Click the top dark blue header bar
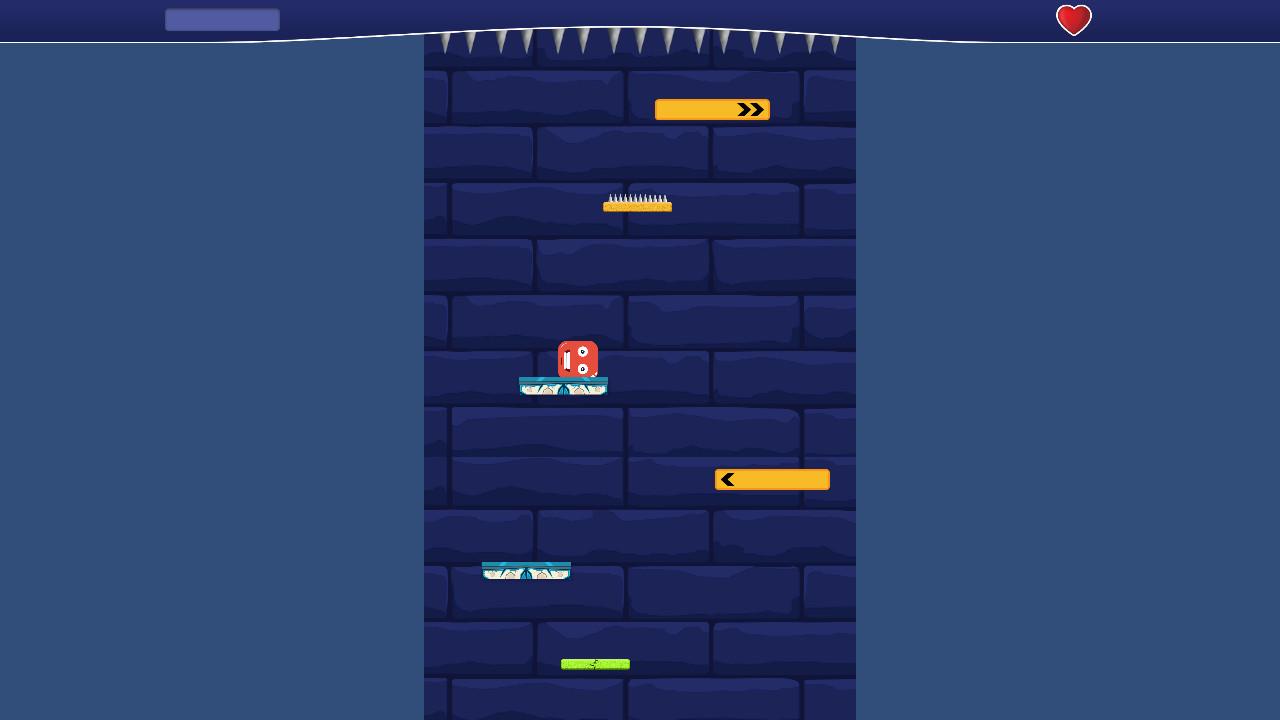The width and height of the screenshot is (1280, 720). coord(640,15)
